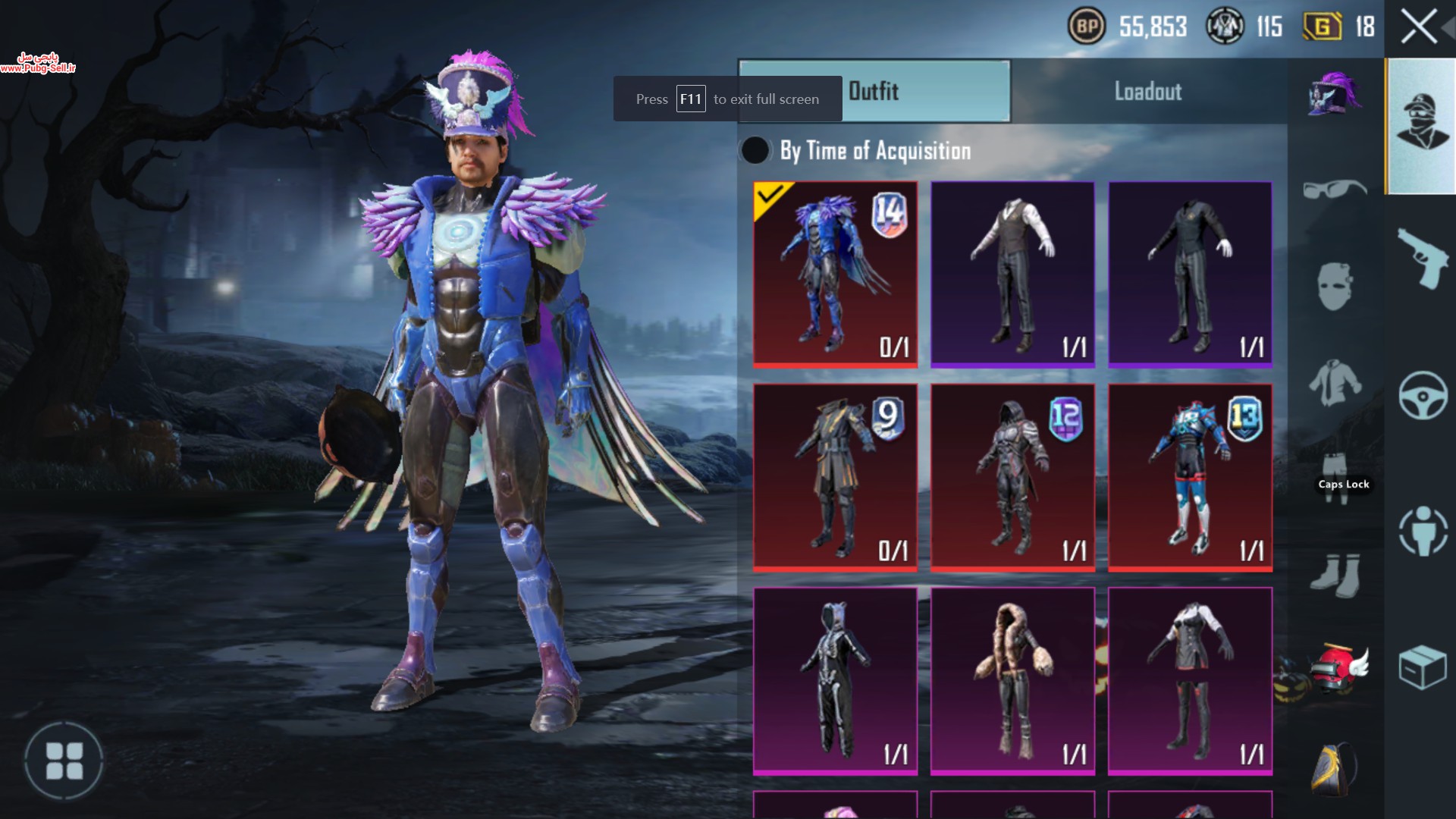Toggle By Time of Acquisition sorting
Screen dimensions: 1456x819
pos(755,150)
